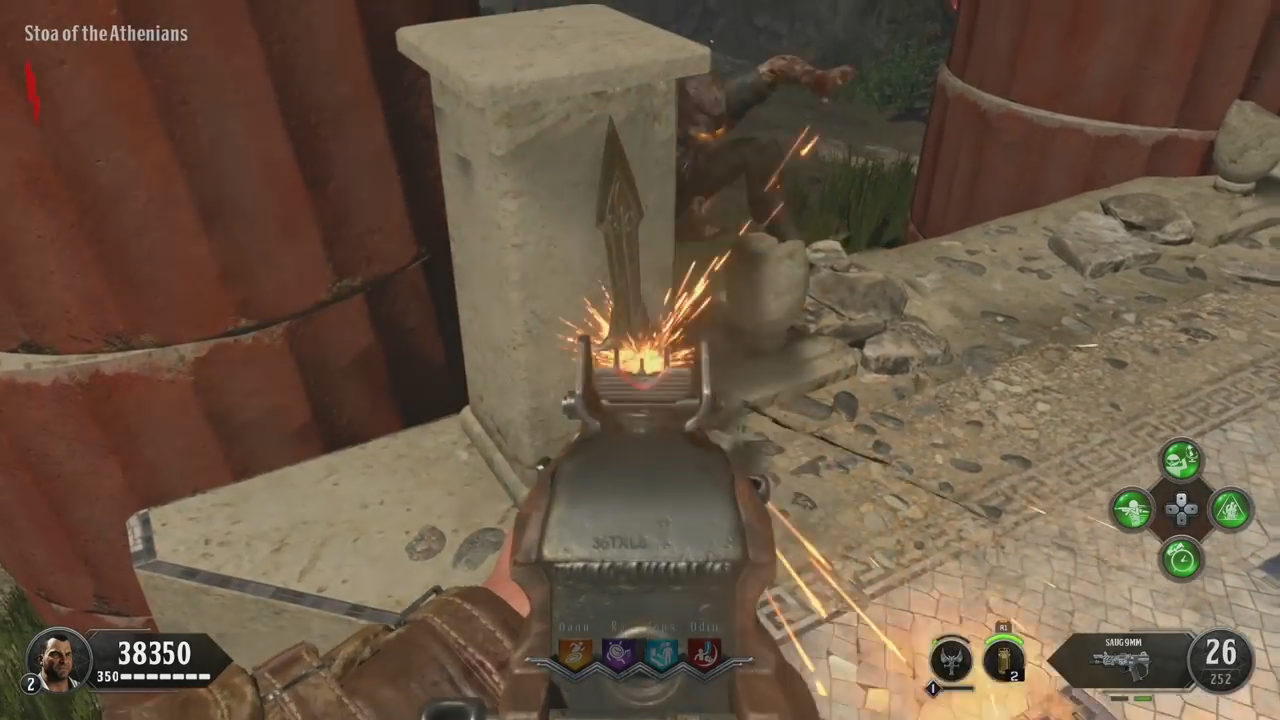Click the player character portrait
This screenshot has height=720, width=1280.
point(59,658)
